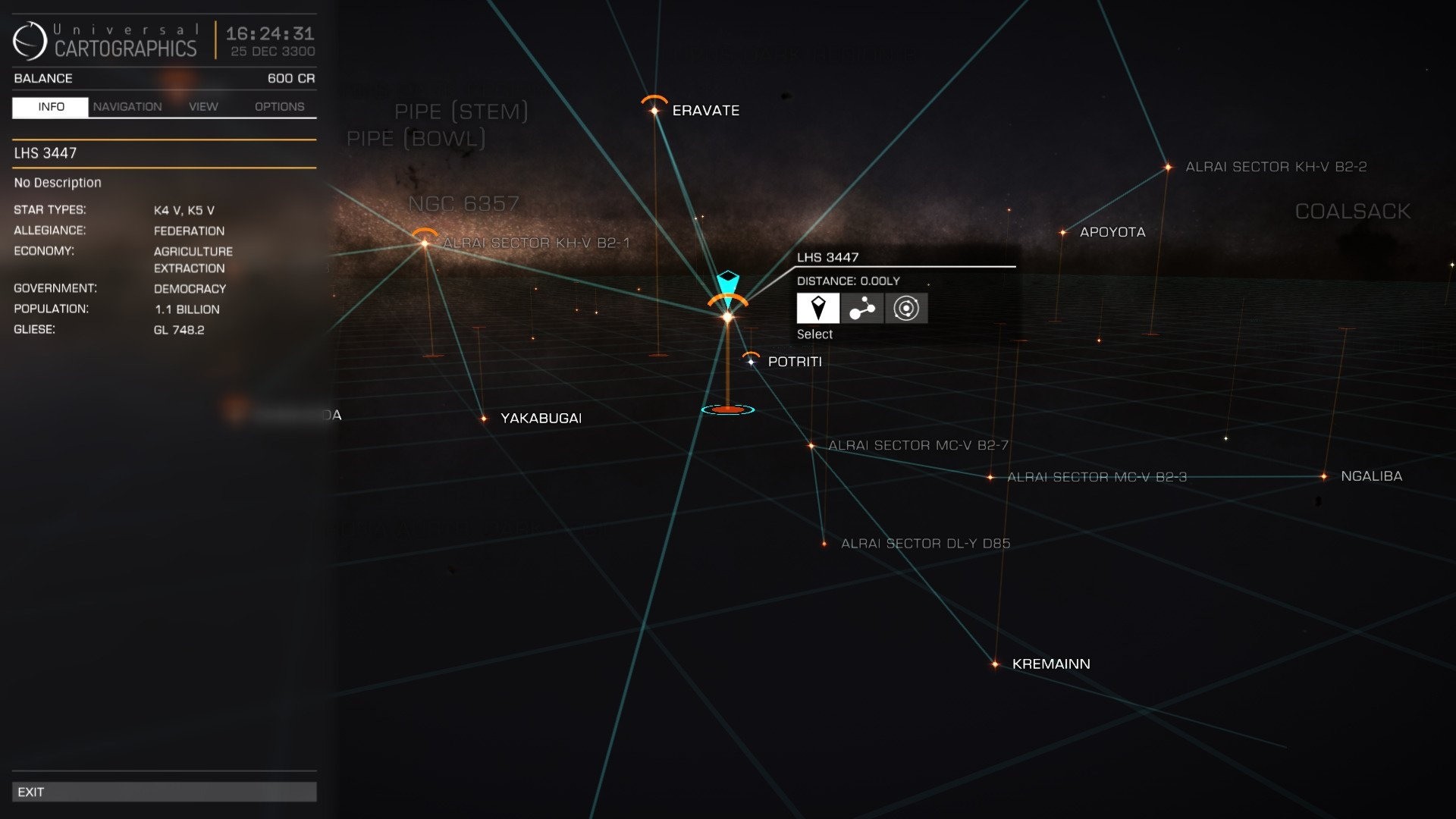The width and height of the screenshot is (1456, 819).
Task: Click the Alrai Sector MC-V B2-3 label
Action: tap(1097, 478)
